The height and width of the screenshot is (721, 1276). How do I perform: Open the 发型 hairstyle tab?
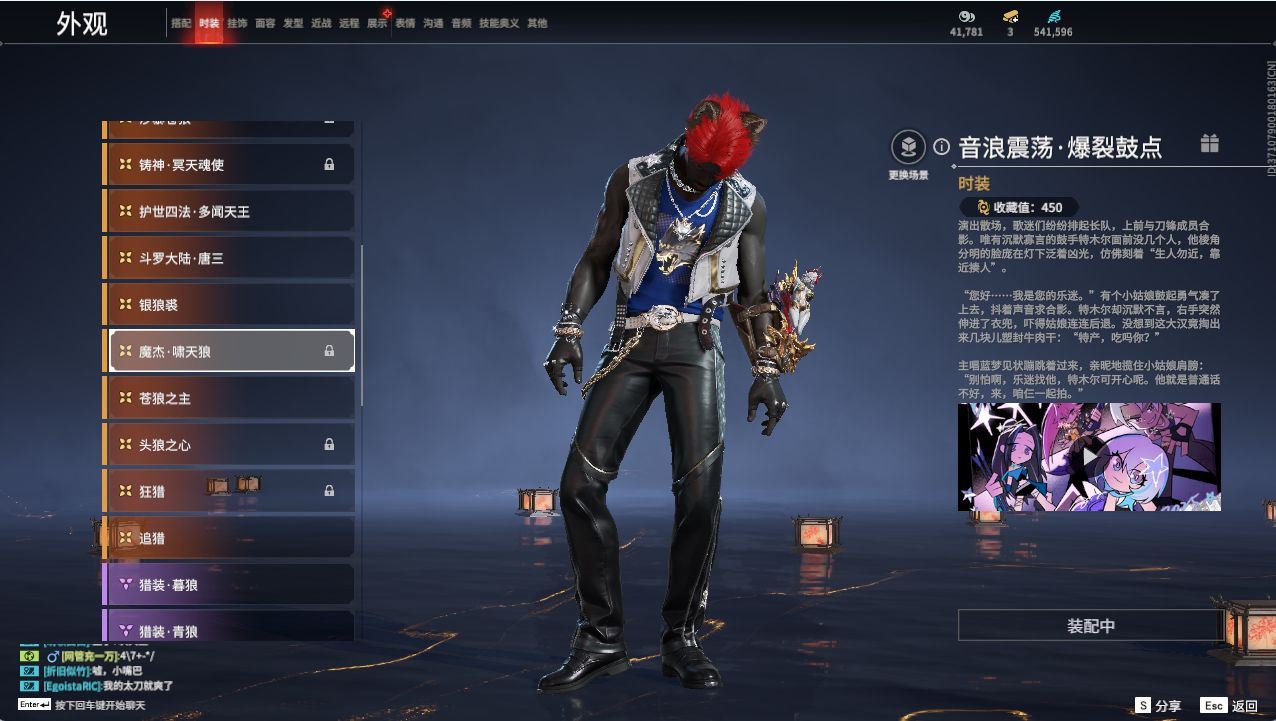point(293,23)
